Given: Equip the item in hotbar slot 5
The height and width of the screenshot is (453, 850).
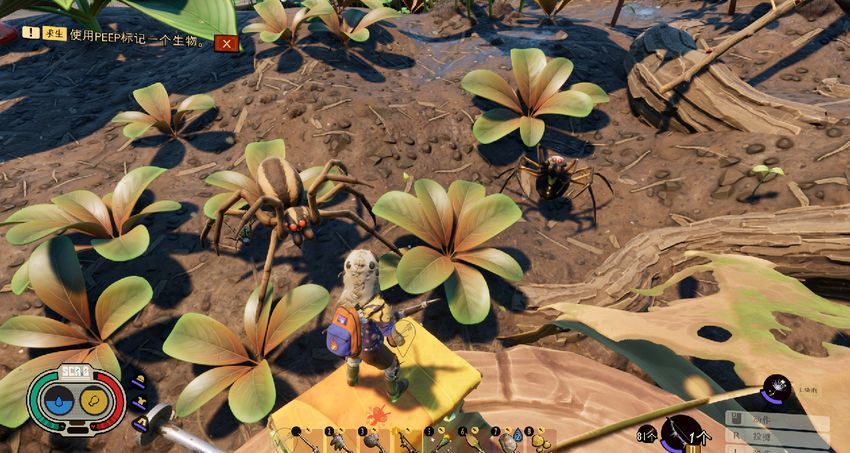Looking at the screenshot, I should click(x=440, y=440).
